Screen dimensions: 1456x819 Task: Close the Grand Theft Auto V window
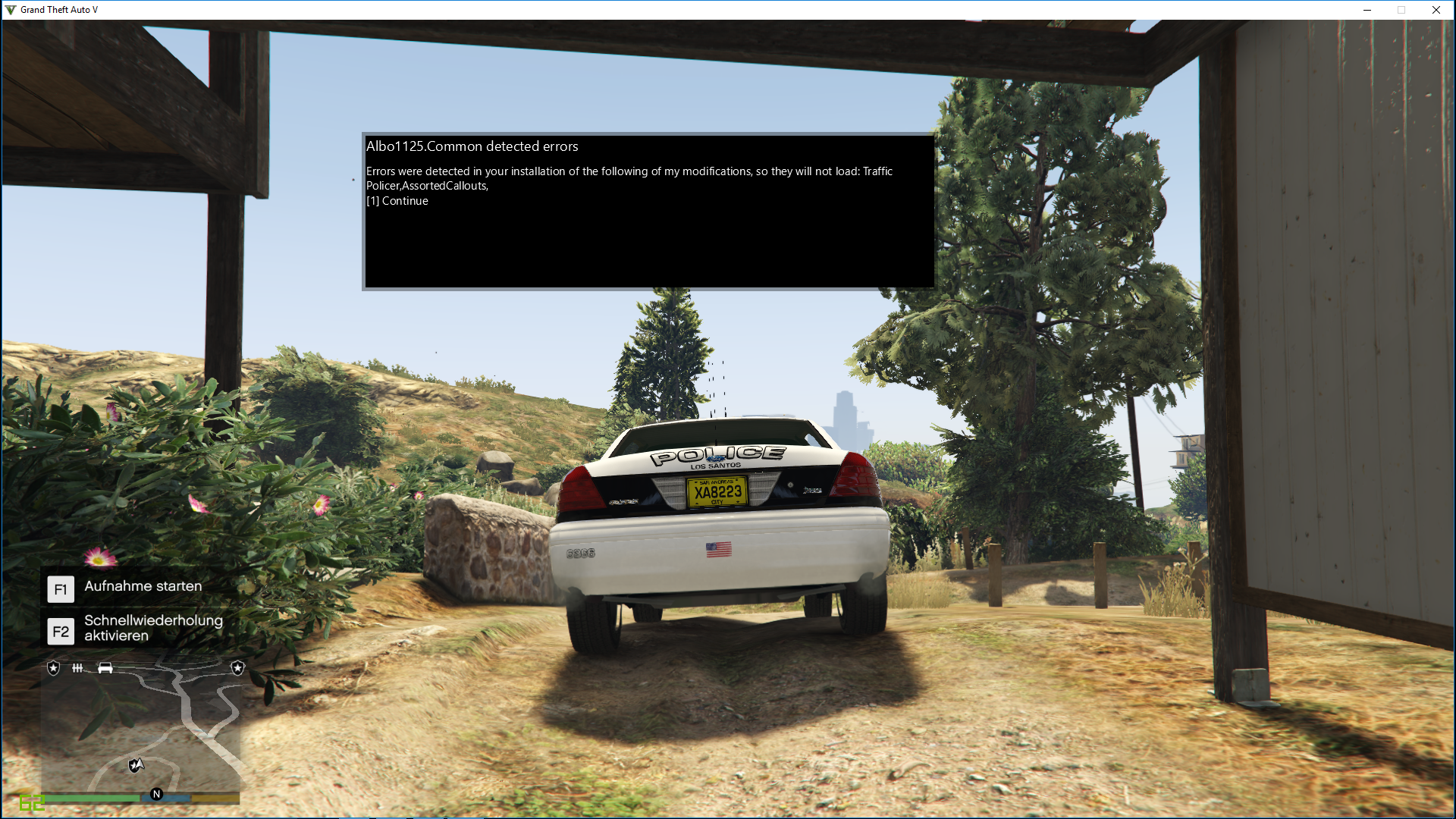click(1436, 10)
